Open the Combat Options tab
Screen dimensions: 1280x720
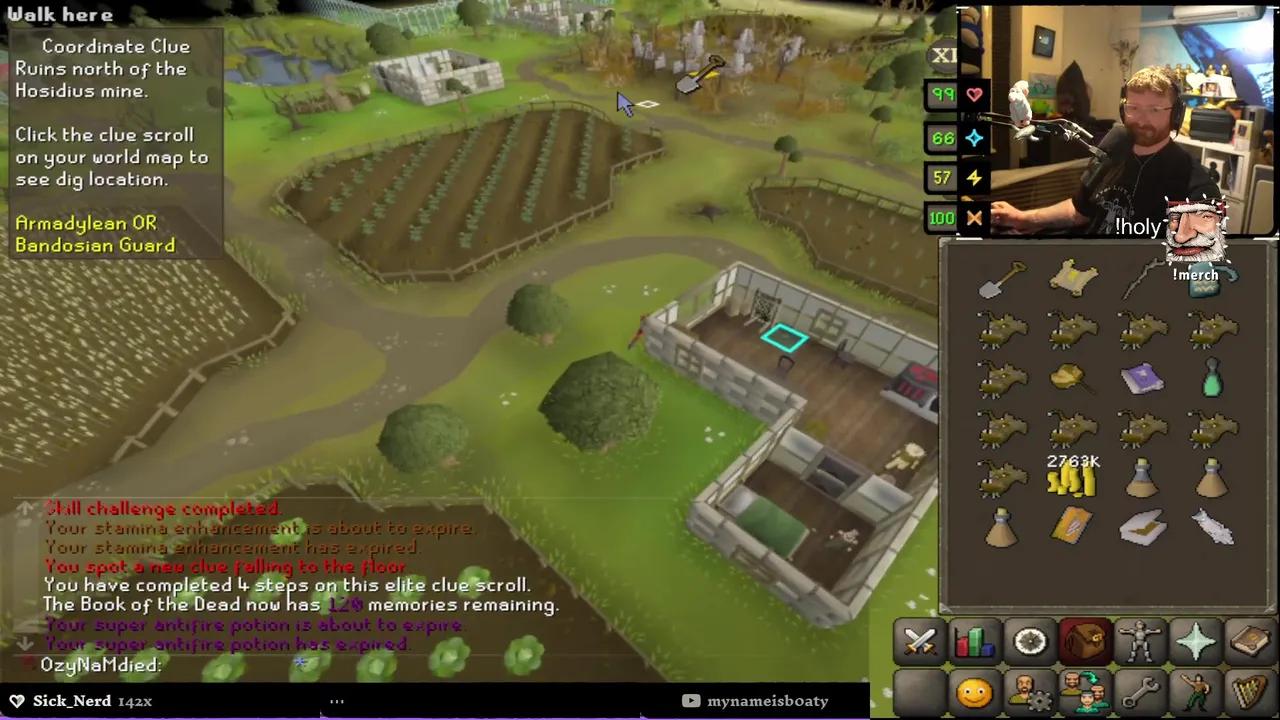(x=919, y=641)
